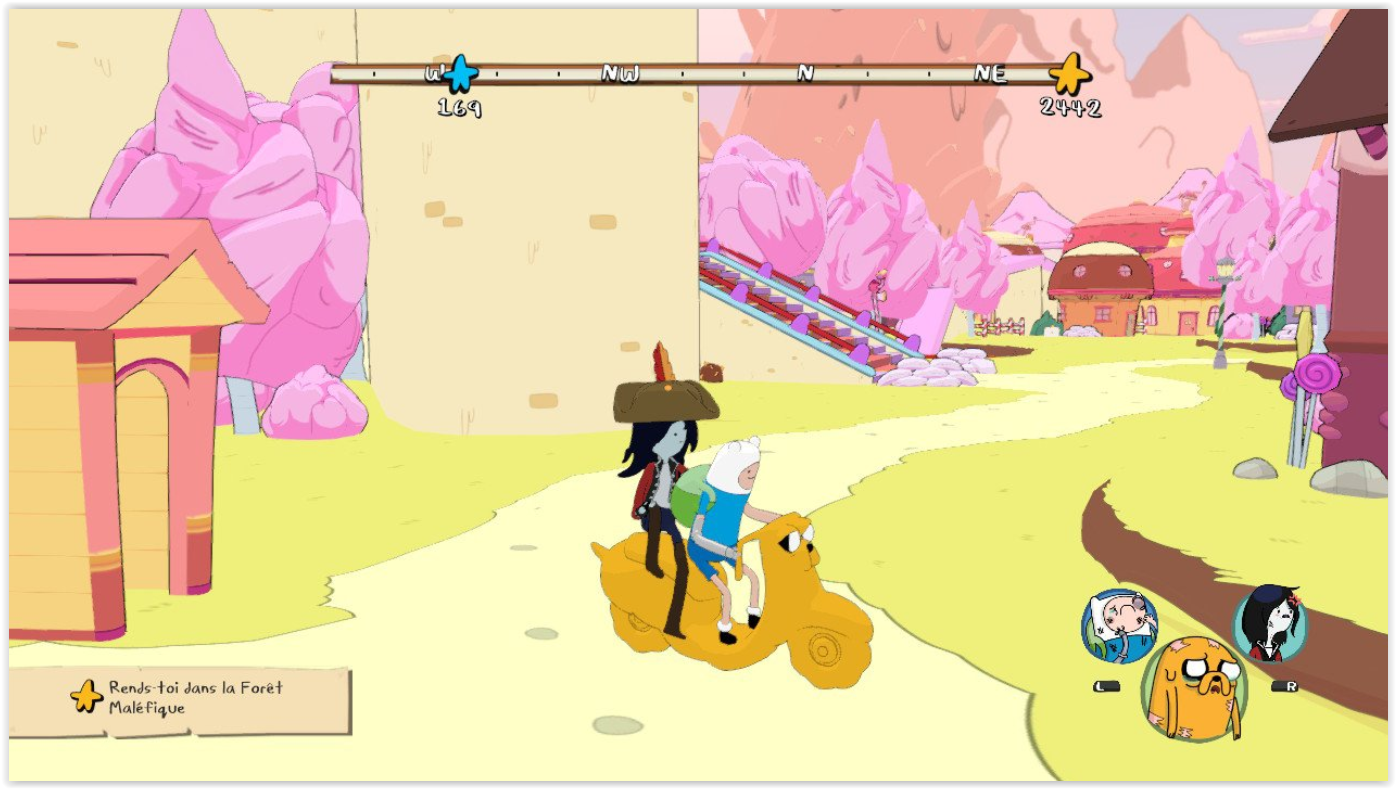Click the blue star compass marker
Screen dimensions: 1396x789
460,74
